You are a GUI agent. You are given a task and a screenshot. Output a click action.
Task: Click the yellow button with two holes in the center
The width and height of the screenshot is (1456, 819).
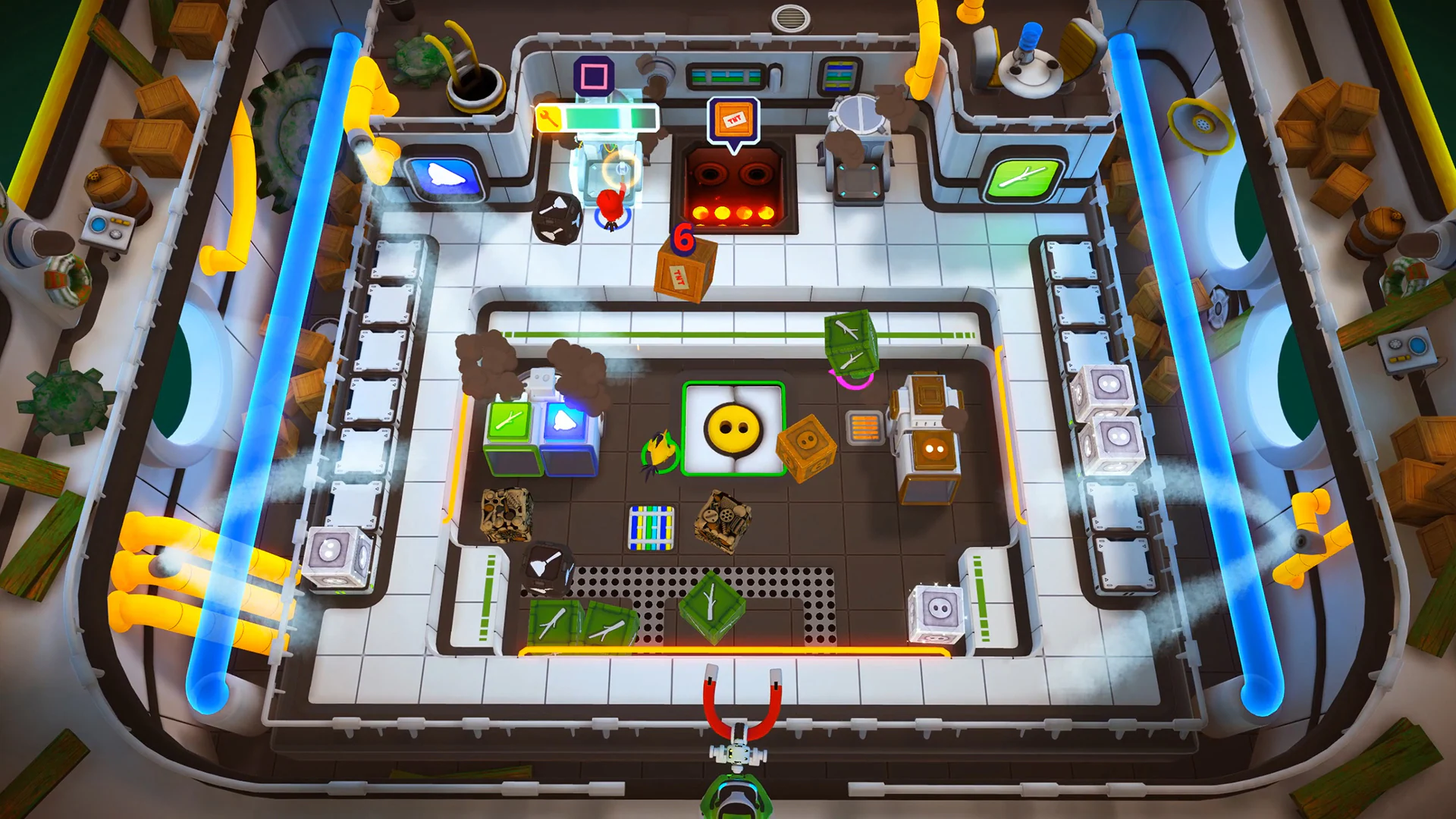(x=732, y=429)
